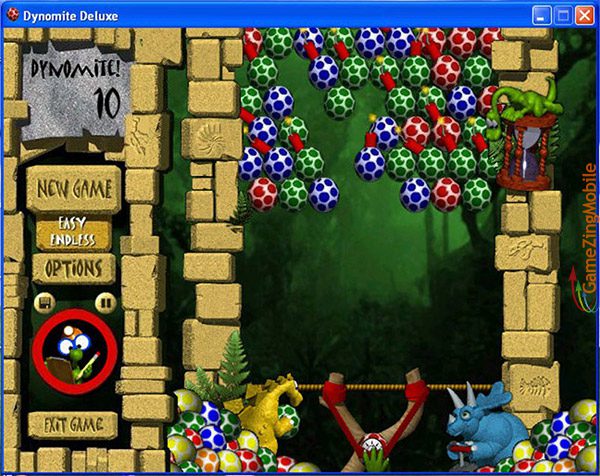Image resolution: width=600 pixels, height=476 pixels.
Task: Open the Options menu
Action: click(x=74, y=269)
